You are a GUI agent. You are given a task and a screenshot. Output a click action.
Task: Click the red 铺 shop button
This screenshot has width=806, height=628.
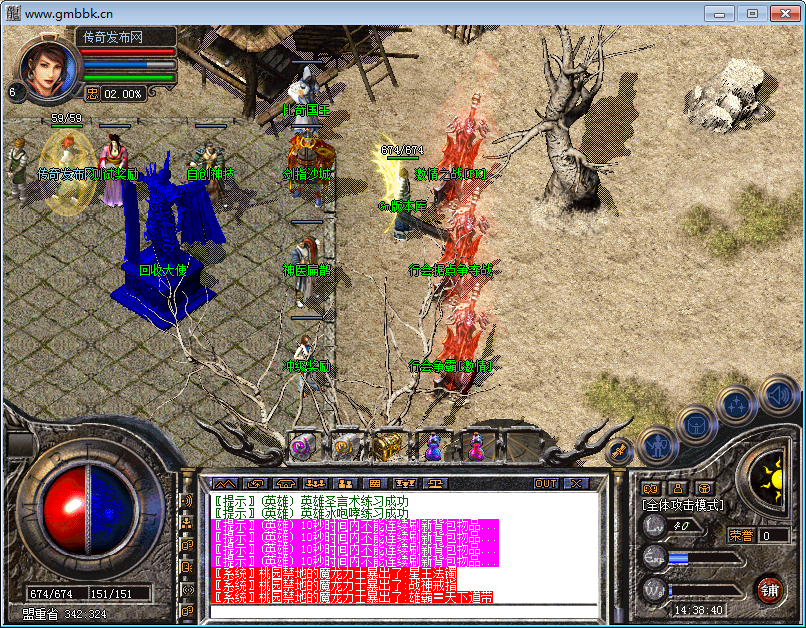[x=769, y=589]
